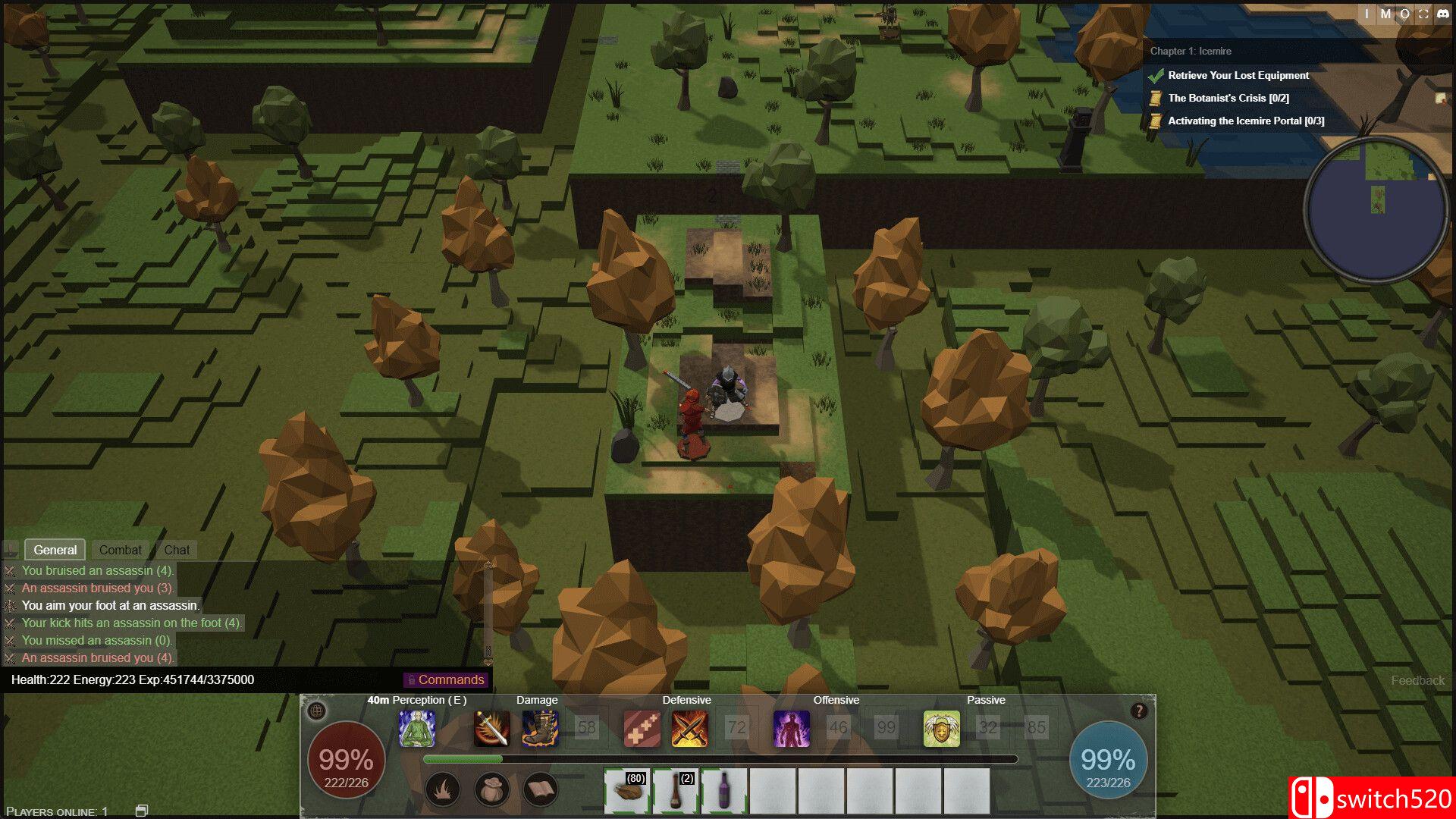Open the Chat tab
1456x819 pixels.
[177, 550]
